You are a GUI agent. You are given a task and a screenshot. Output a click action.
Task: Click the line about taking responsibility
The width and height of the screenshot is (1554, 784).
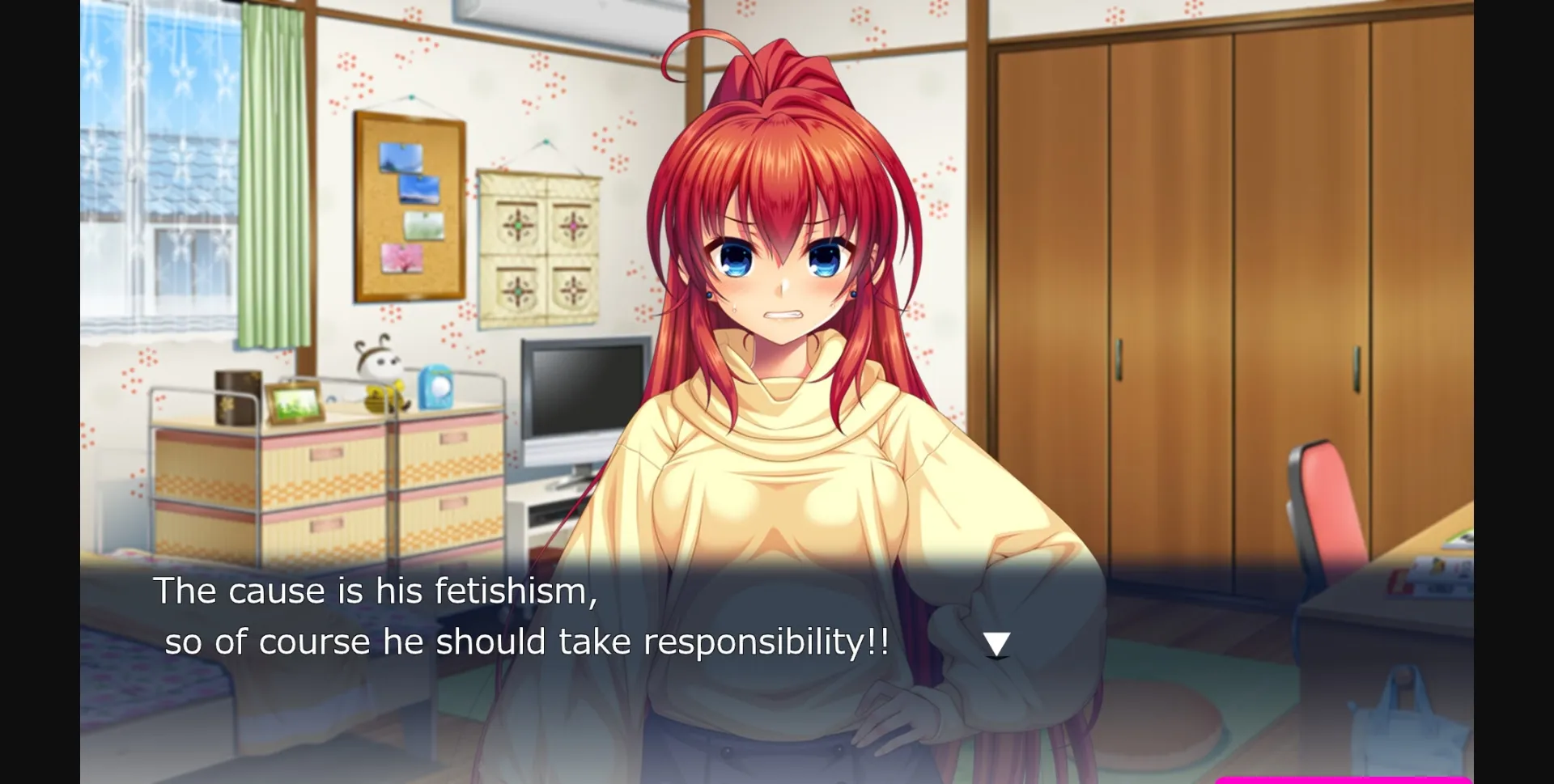[526, 641]
